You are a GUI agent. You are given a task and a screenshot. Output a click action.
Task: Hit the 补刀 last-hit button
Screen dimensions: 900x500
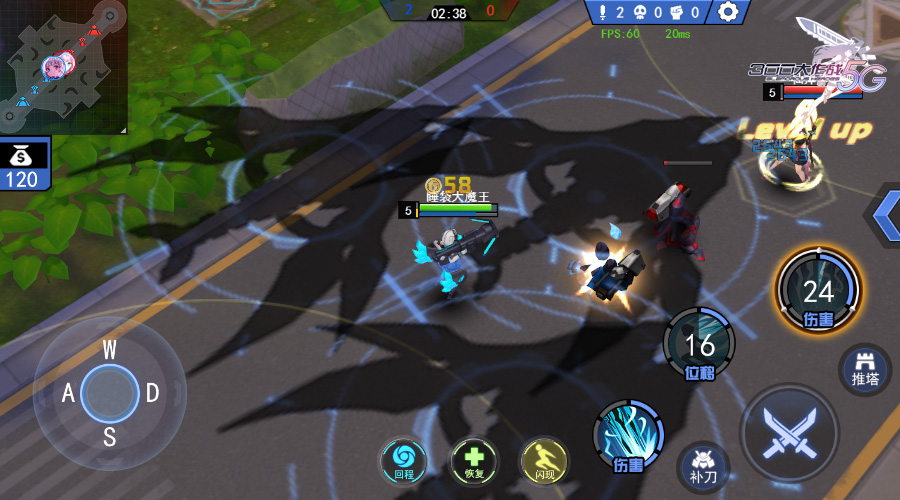pos(703,465)
